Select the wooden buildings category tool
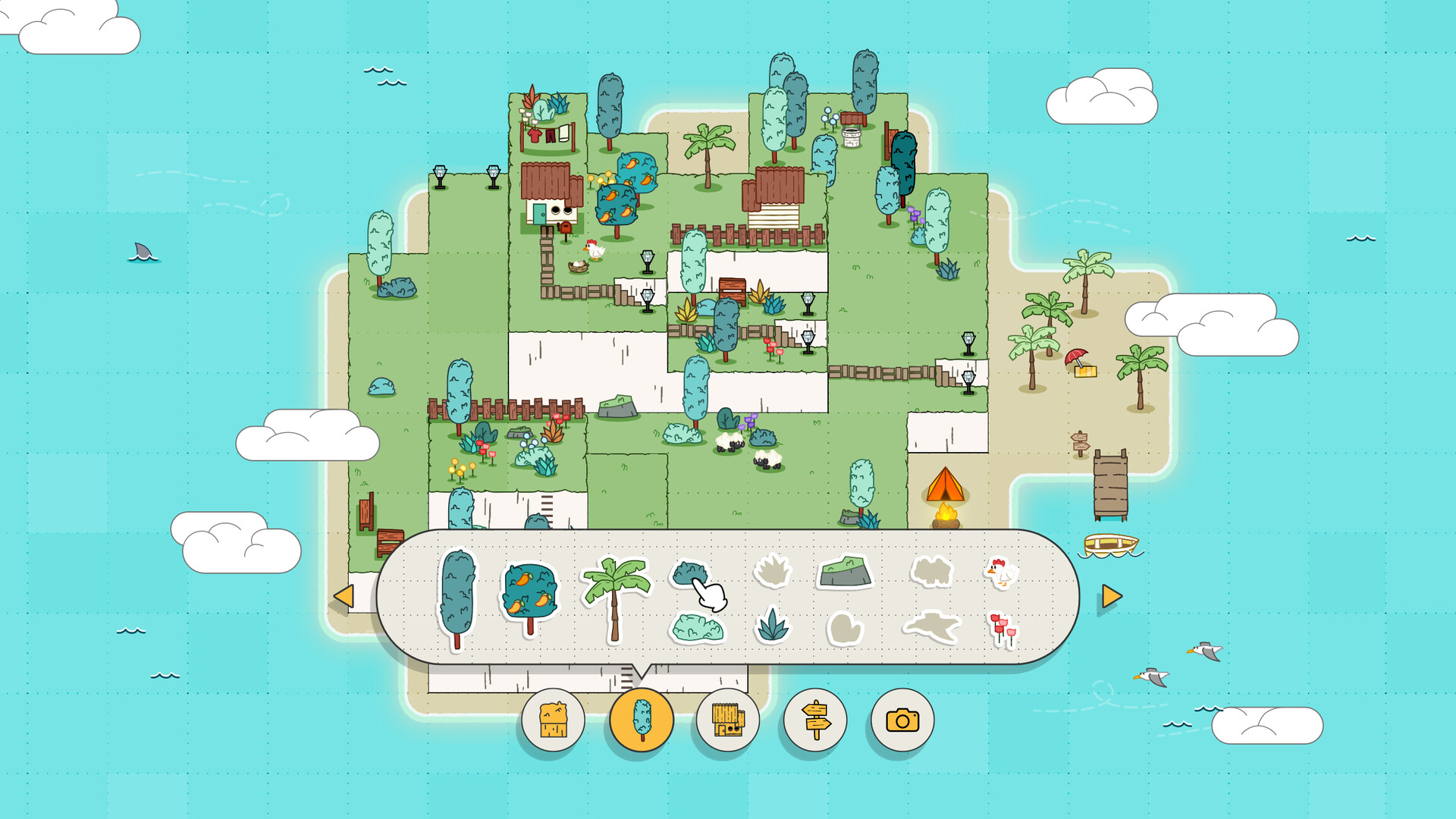 point(728,721)
